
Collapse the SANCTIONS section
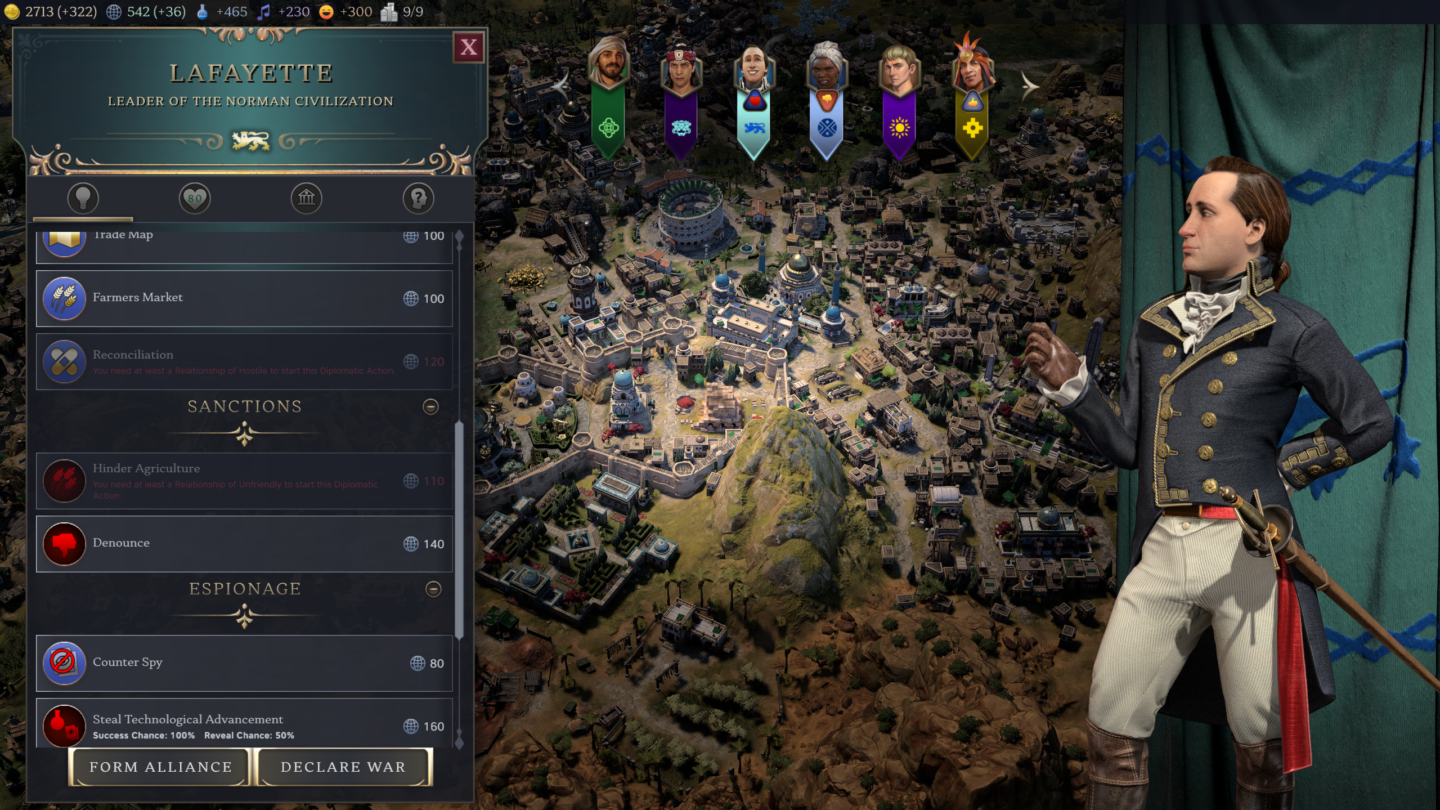pos(431,406)
